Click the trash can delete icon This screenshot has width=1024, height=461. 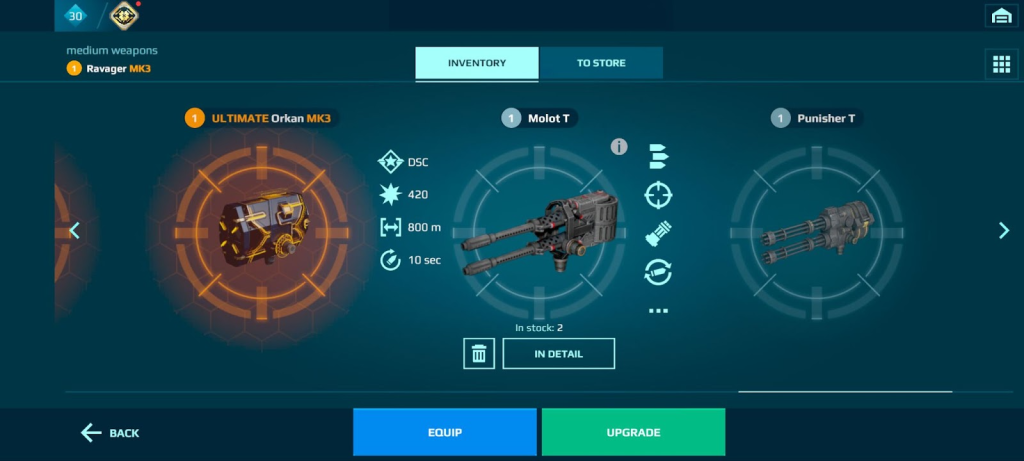(x=479, y=353)
